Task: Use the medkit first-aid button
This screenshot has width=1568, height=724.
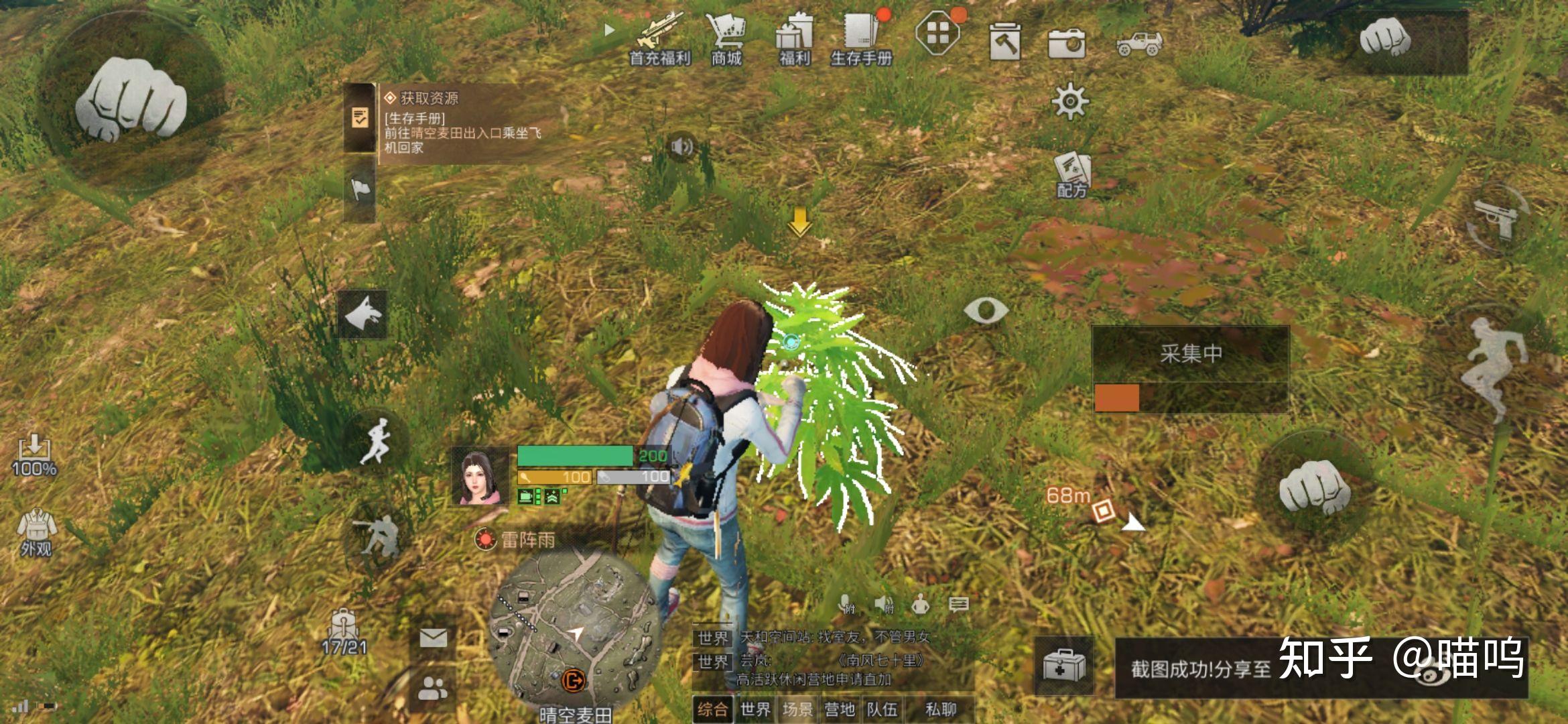Action: (1064, 666)
